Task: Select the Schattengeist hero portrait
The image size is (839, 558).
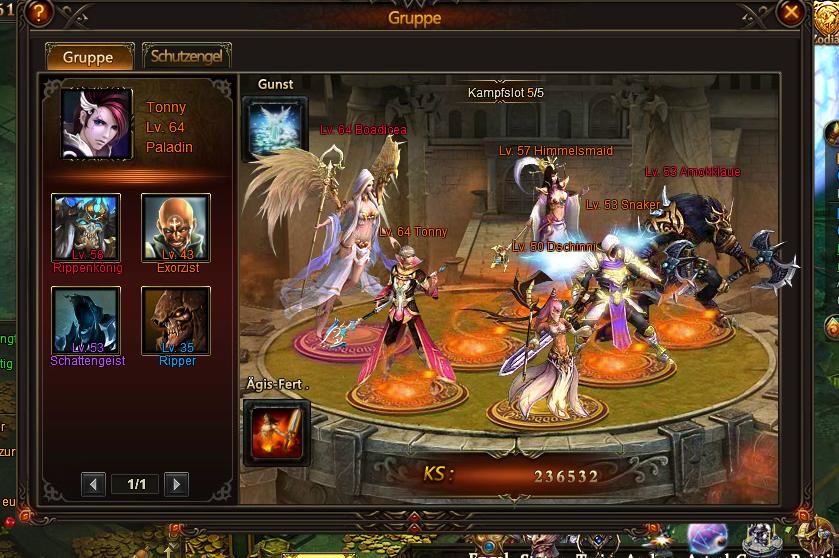Action: pyautogui.click(x=86, y=320)
